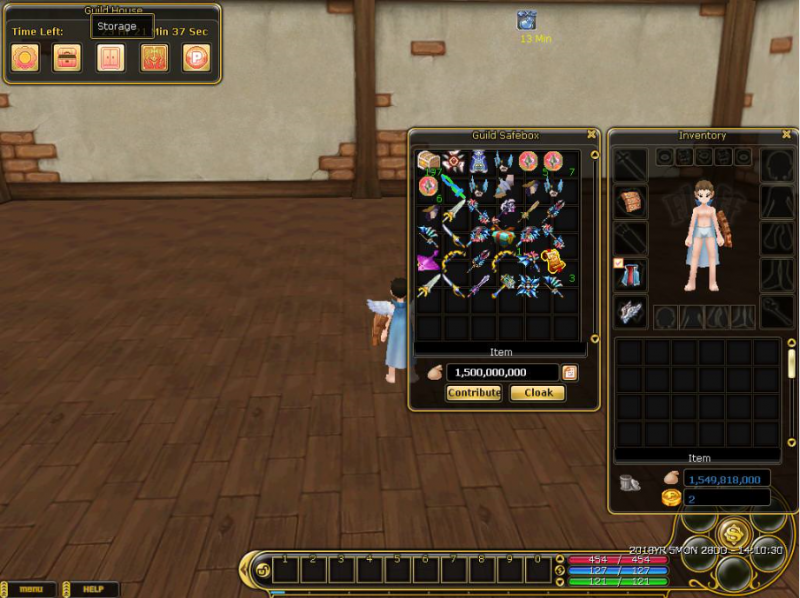Click the Contribute button
The image size is (800, 598).
[474, 393]
